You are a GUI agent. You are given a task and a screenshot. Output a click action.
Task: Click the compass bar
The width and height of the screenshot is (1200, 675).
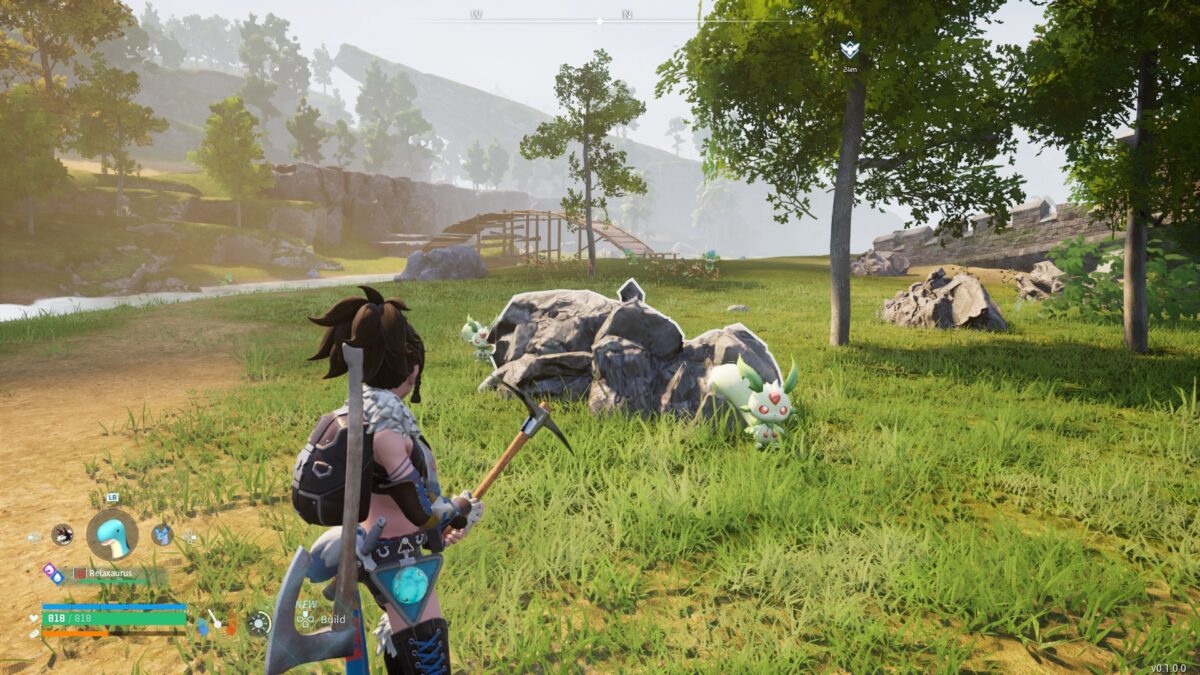point(600,20)
